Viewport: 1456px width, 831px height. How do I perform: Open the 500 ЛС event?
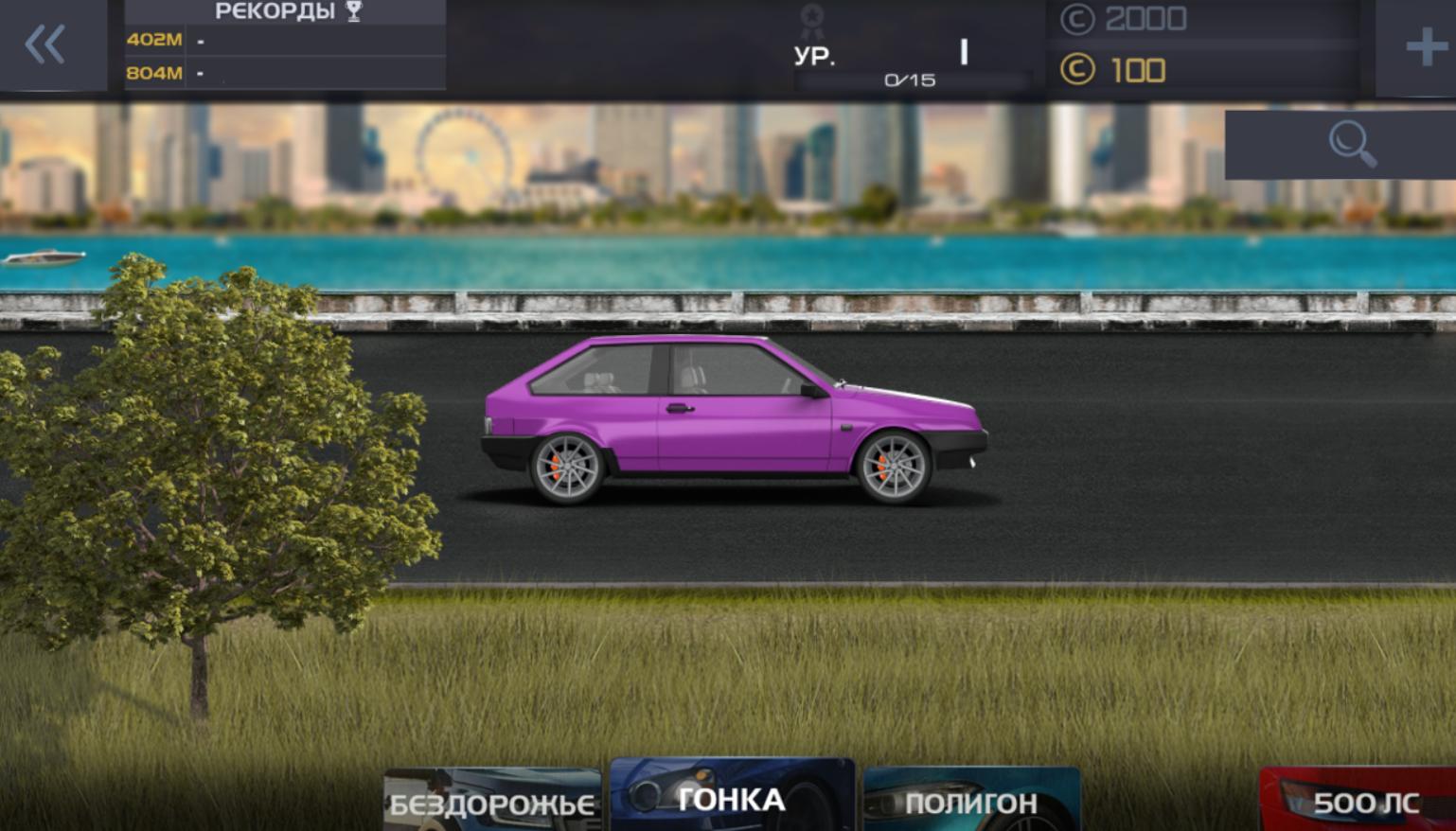click(1363, 803)
